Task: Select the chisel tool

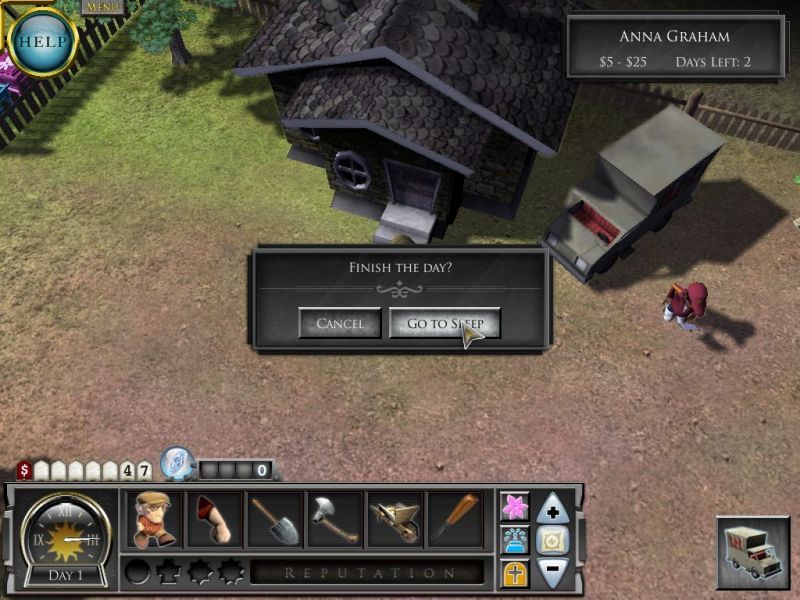Action: pyautogui.click(x=456, y=519)
